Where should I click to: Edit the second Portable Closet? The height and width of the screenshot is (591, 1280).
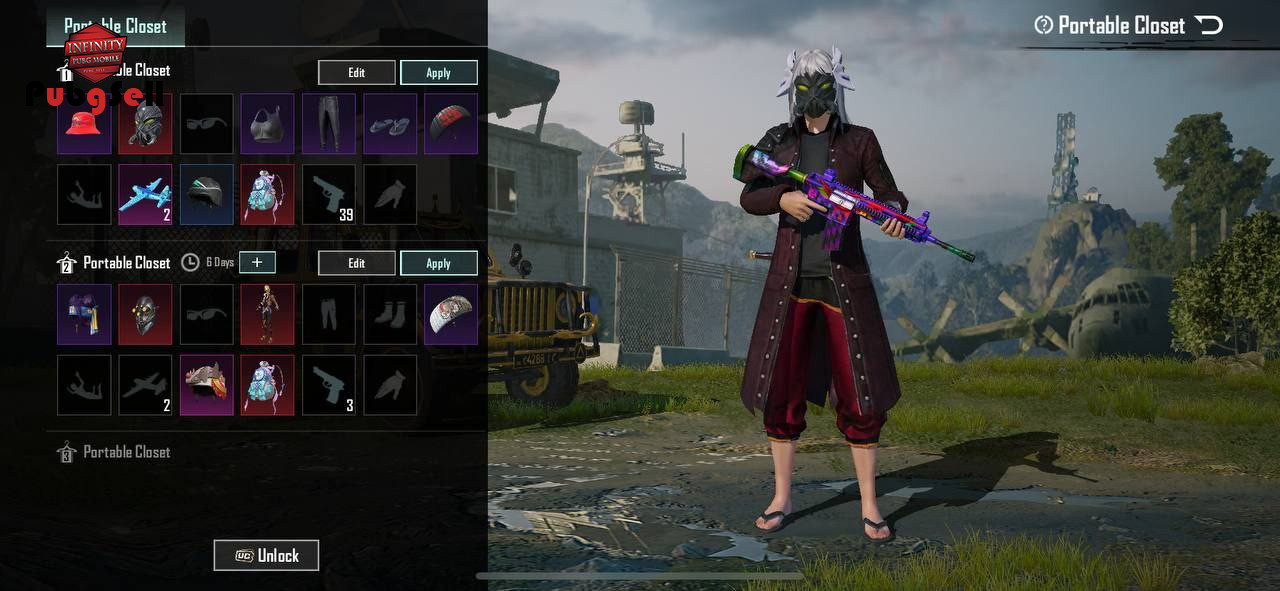click(x=356, y=263)
